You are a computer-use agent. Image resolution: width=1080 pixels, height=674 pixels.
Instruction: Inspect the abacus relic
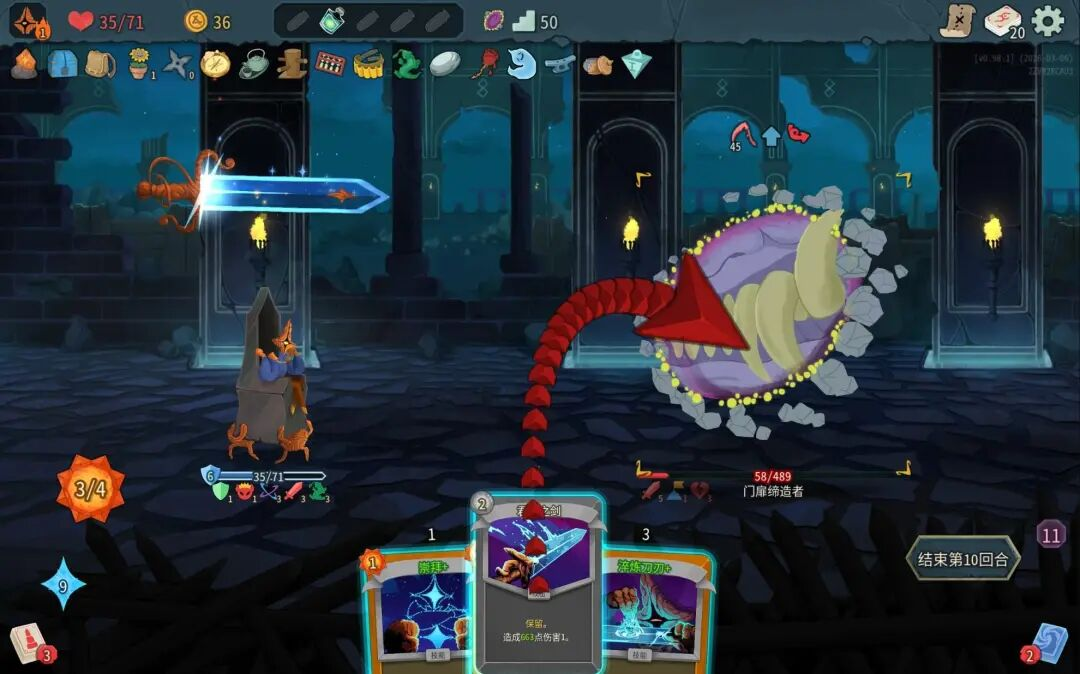[x=329, y=64]
